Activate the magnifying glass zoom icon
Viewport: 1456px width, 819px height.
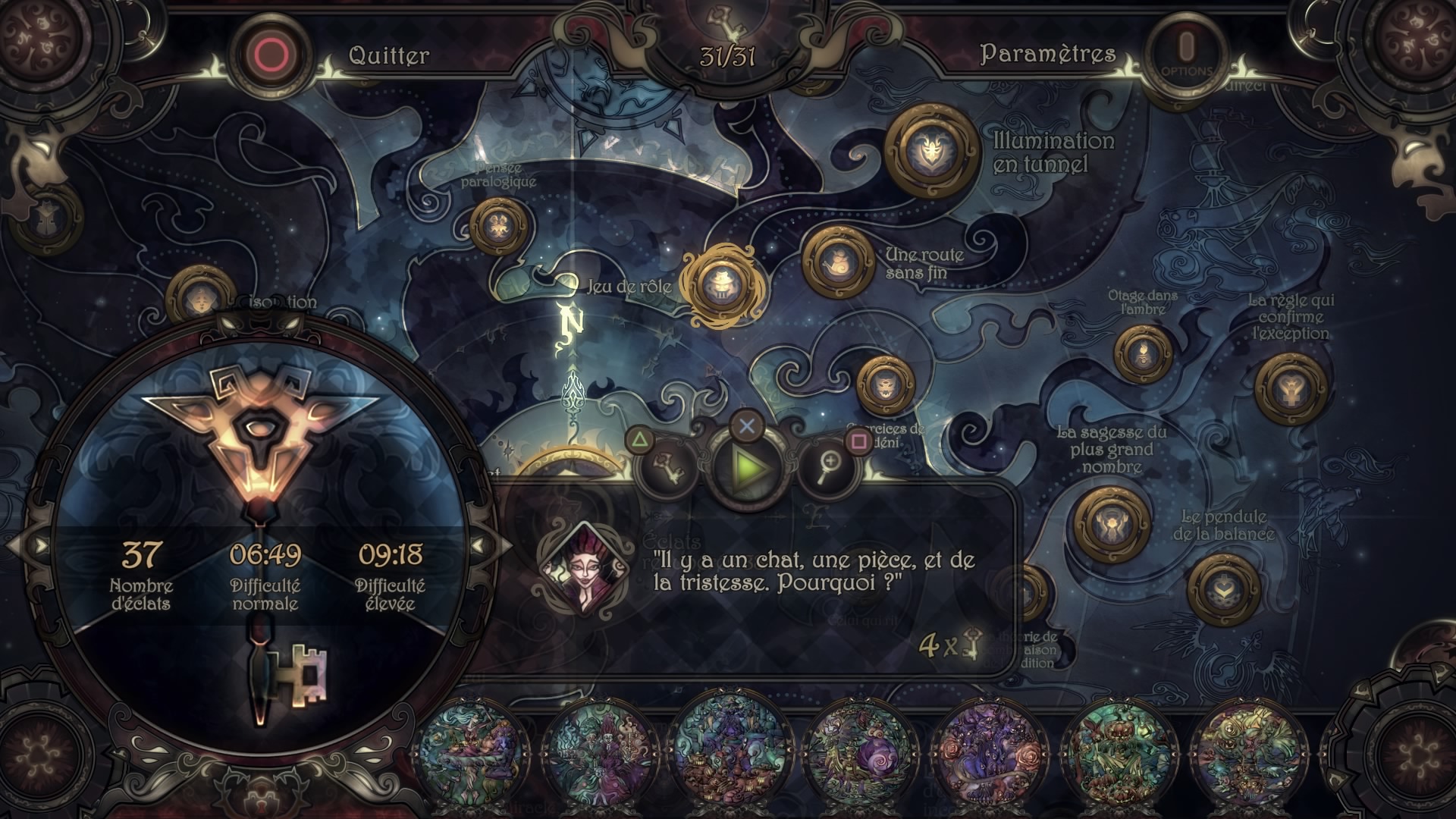pos(828,467)
